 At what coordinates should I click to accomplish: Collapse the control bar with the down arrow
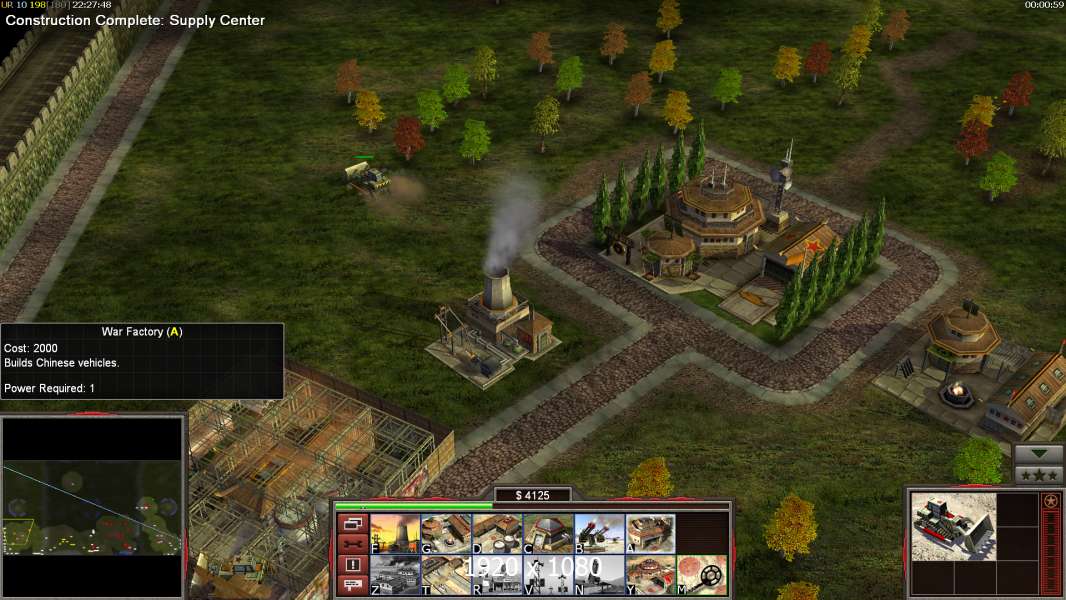click(x=1038, y=453)
